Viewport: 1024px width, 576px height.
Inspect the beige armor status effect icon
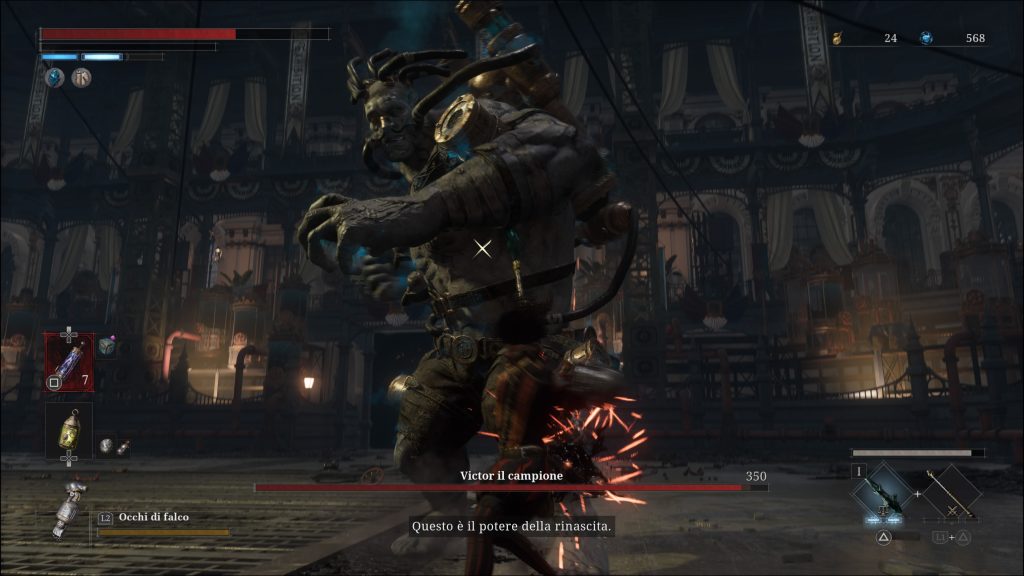pos(81,78)
